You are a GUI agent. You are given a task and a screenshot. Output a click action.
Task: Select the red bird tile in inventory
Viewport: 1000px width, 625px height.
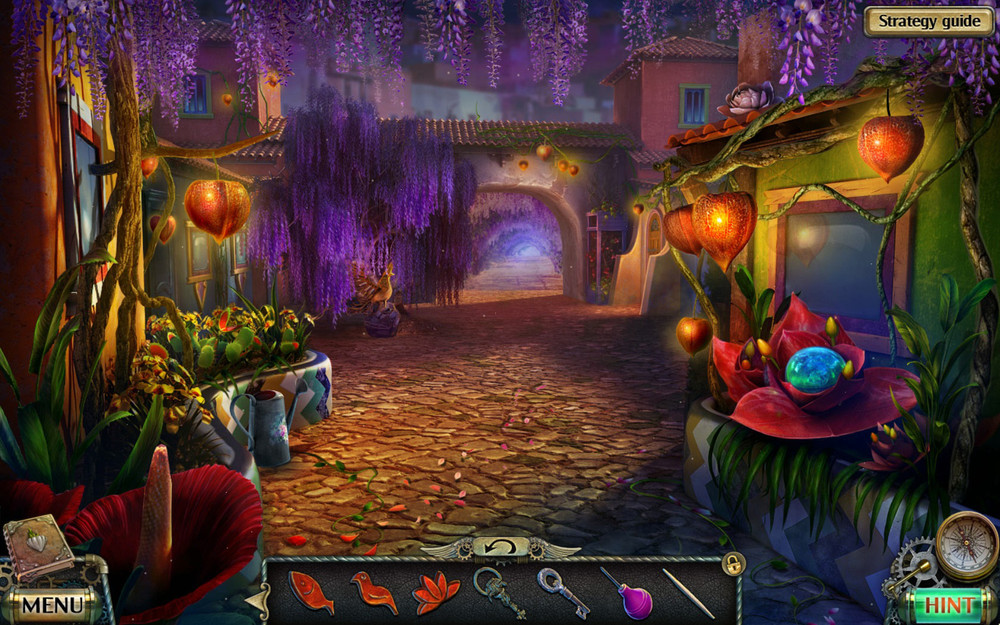click(x=373, y=592)
